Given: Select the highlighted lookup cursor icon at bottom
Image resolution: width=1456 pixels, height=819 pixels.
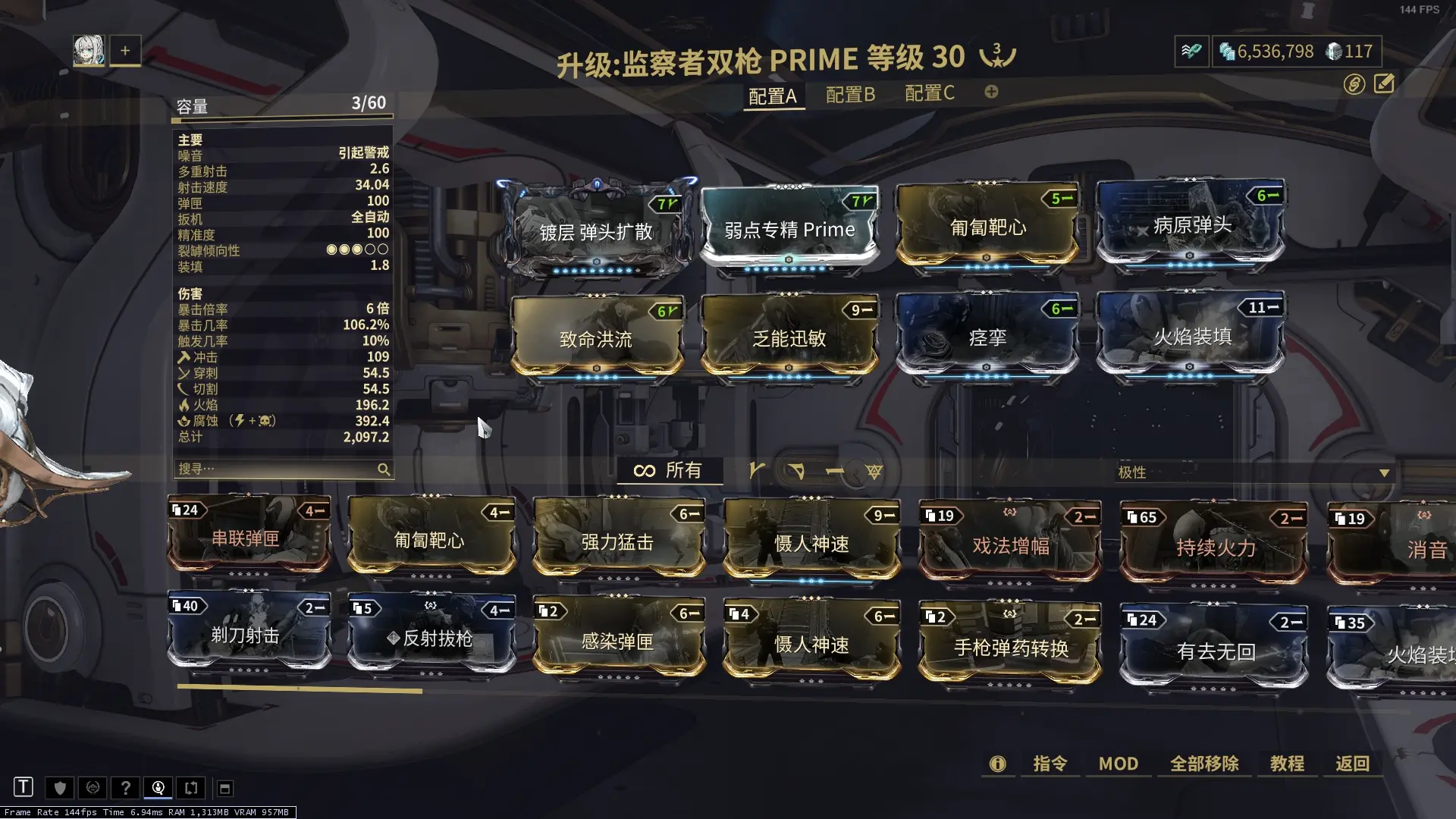Looking at the screenshot, I should point(158,788).
